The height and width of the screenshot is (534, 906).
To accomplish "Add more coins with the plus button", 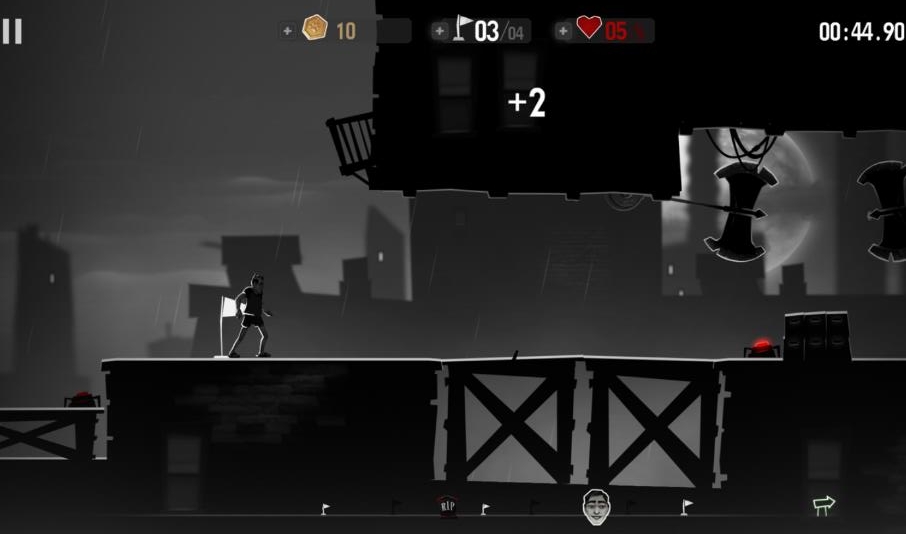I will [x=288, y=31].
